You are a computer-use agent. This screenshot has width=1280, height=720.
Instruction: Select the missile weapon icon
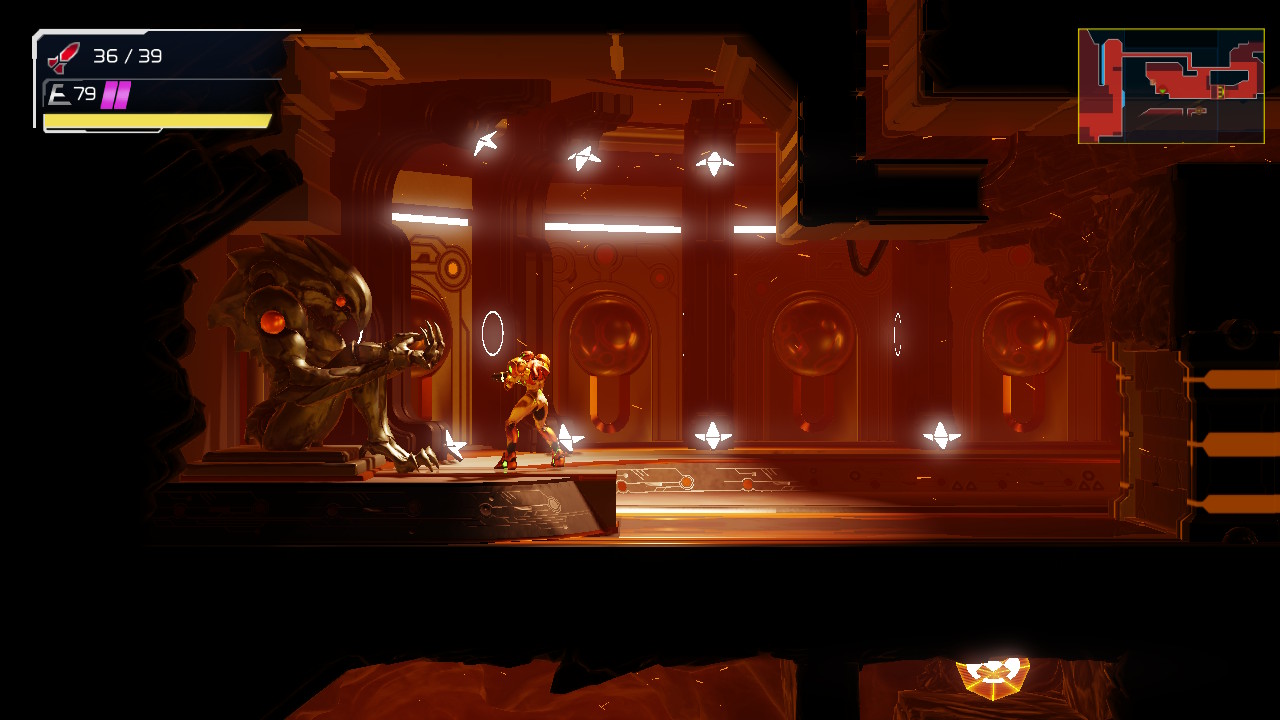tap(63, 57)
